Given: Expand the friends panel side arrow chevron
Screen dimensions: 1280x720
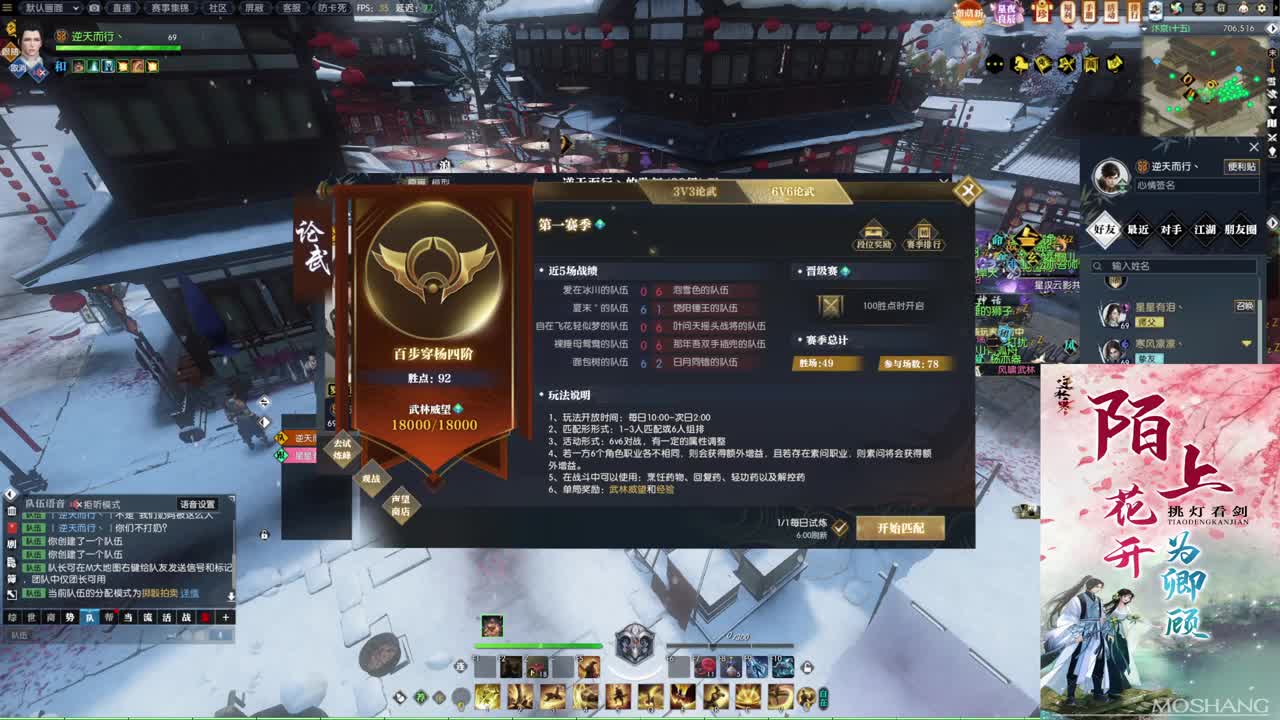Looking at the screenshot, I should pos(1272,222).
